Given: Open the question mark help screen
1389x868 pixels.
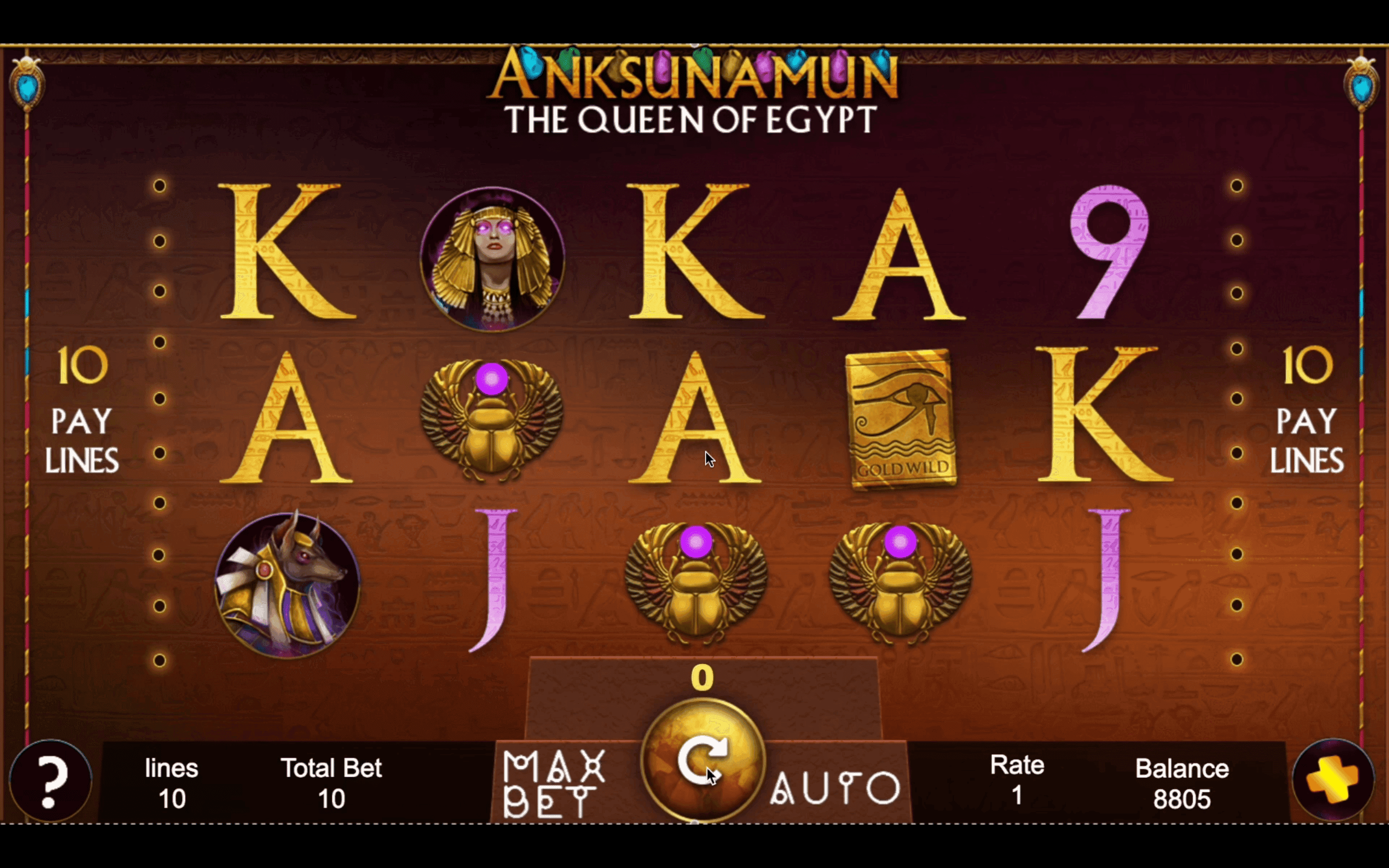Looking at the screenshot, I should (51, 781).
